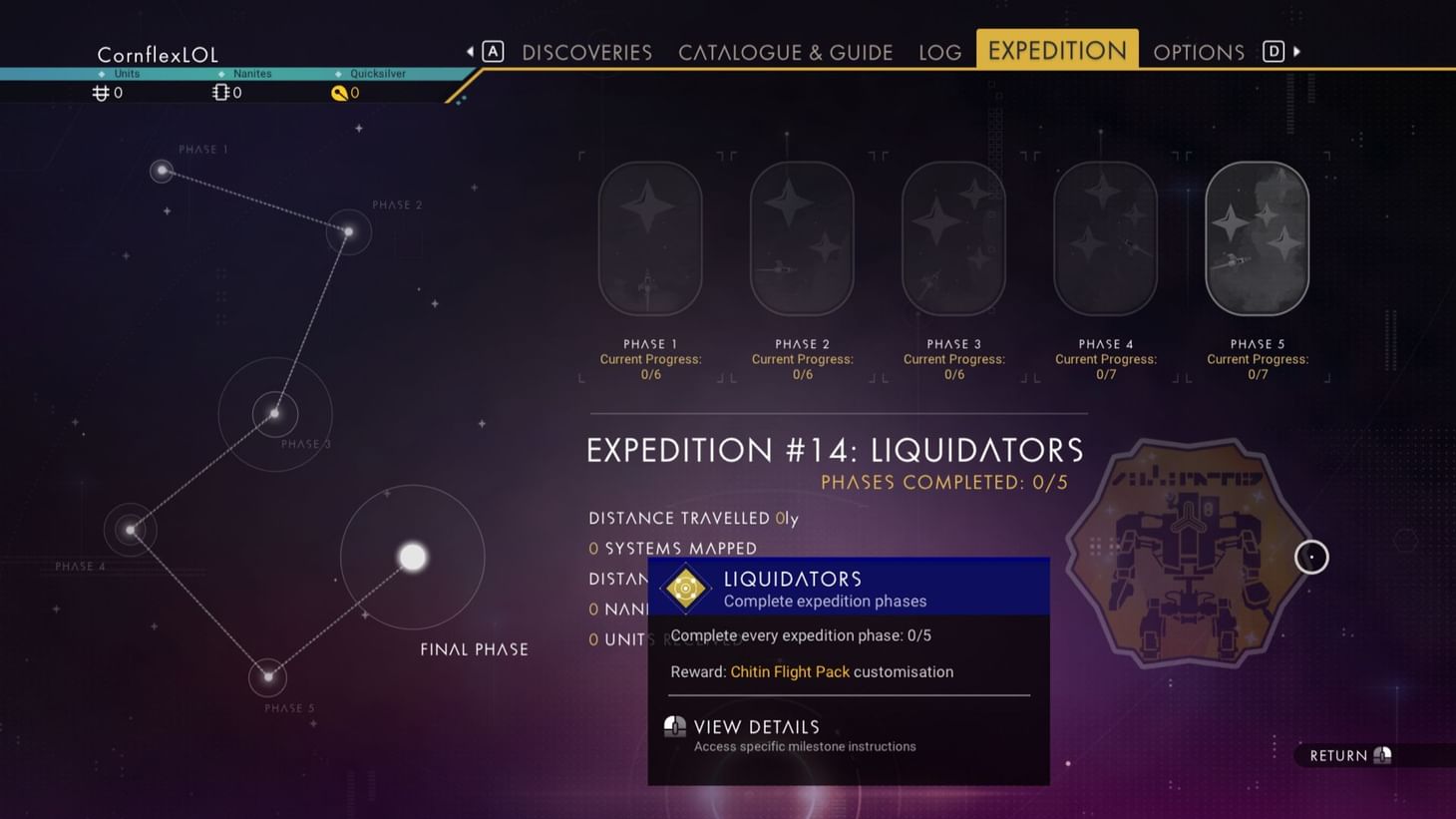The image size is (1456, 819).
Task: Click the Chitin Flight Pack reward link
Action: point(790,671)
